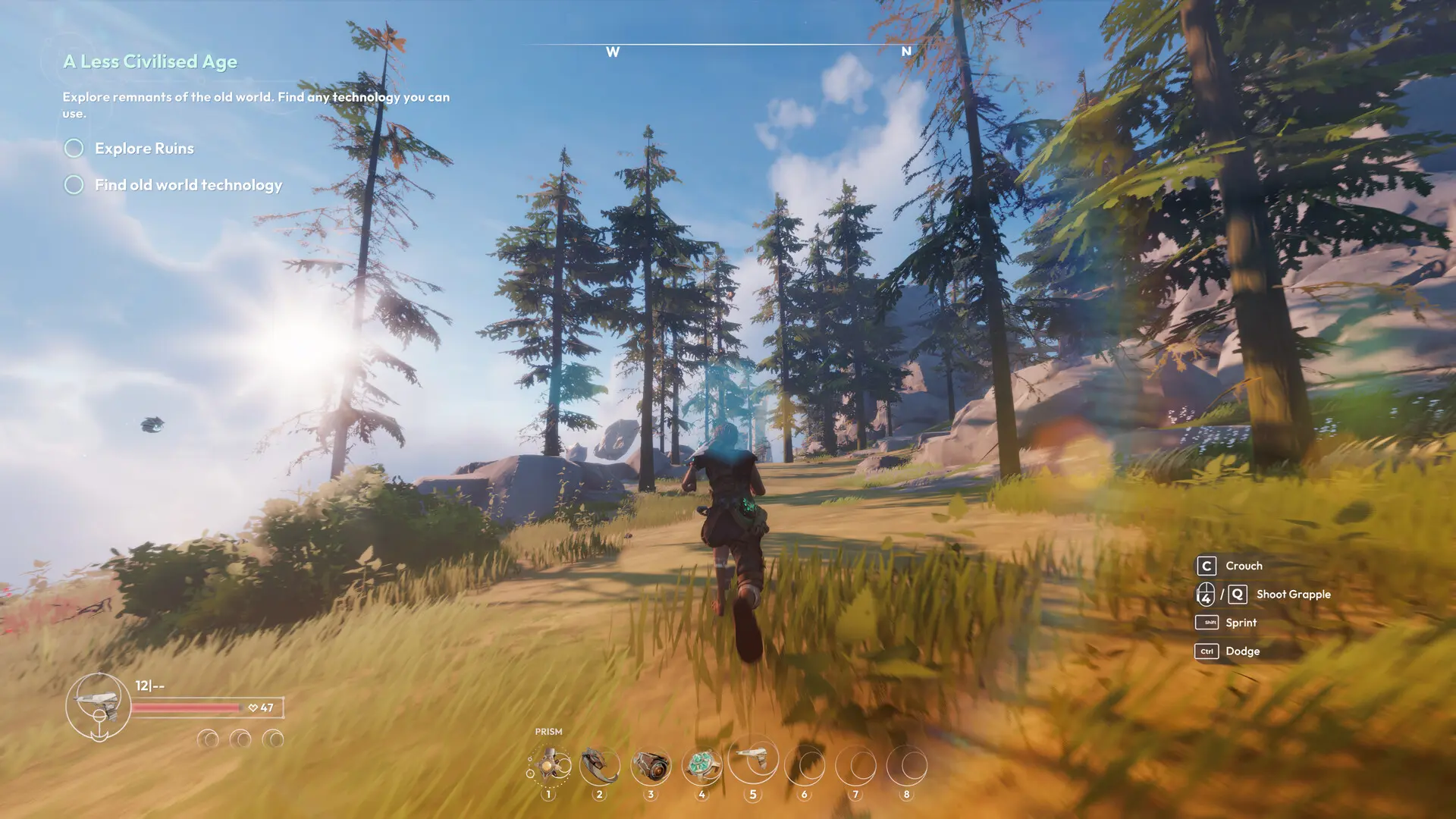Pick the teal crystal gadget in slot 4
The height and width of the screenshot is (819, 1456).
coord(702,766)
